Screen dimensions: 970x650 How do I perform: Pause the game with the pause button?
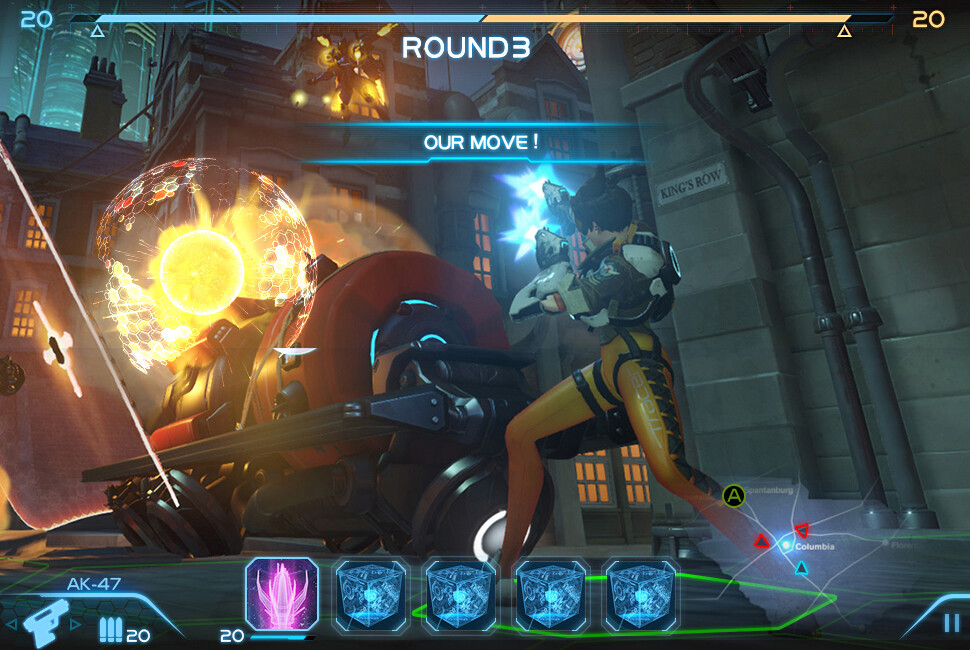(950, 623)
